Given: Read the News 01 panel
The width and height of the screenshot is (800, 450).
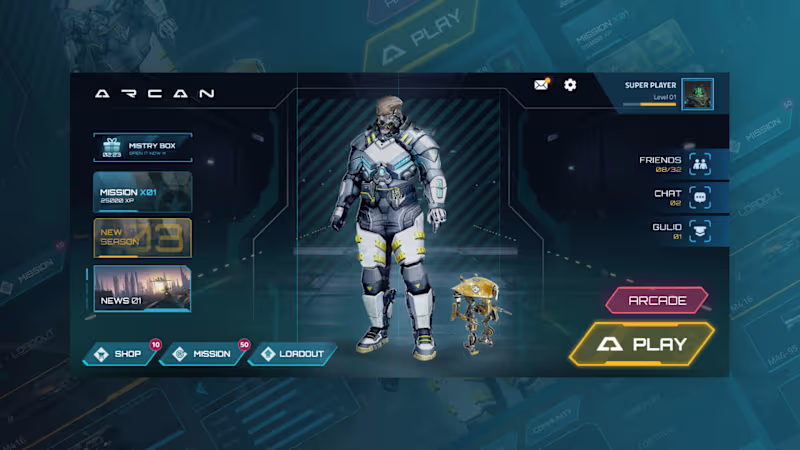Looking at the screenshot, I should coord(142,288).
